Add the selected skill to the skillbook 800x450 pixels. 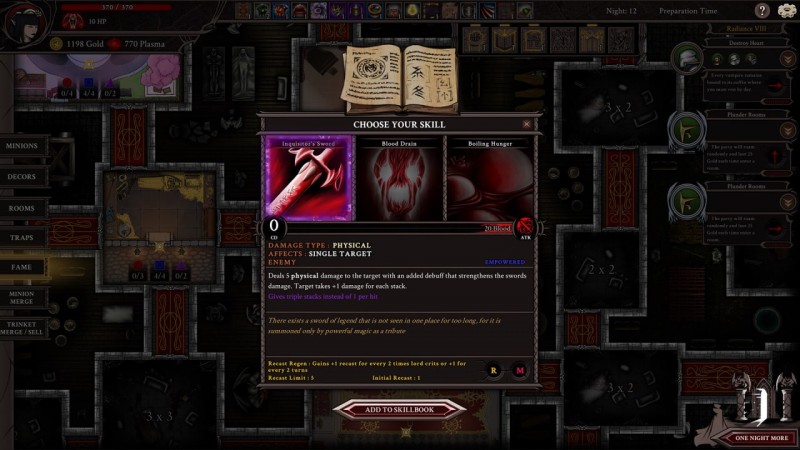coord(399,408)
